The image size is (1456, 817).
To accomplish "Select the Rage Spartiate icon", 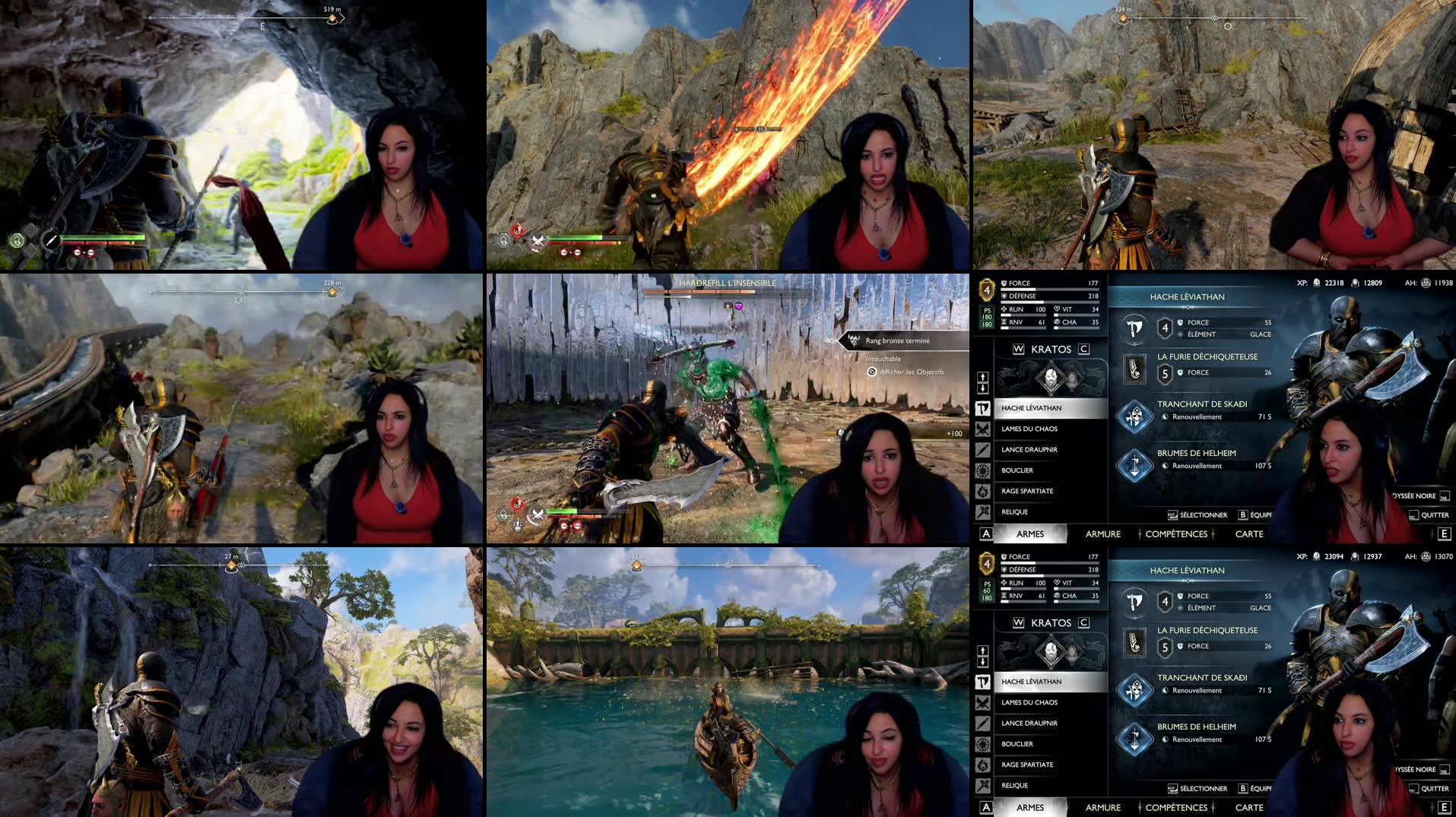I will [x=982, y=490].
